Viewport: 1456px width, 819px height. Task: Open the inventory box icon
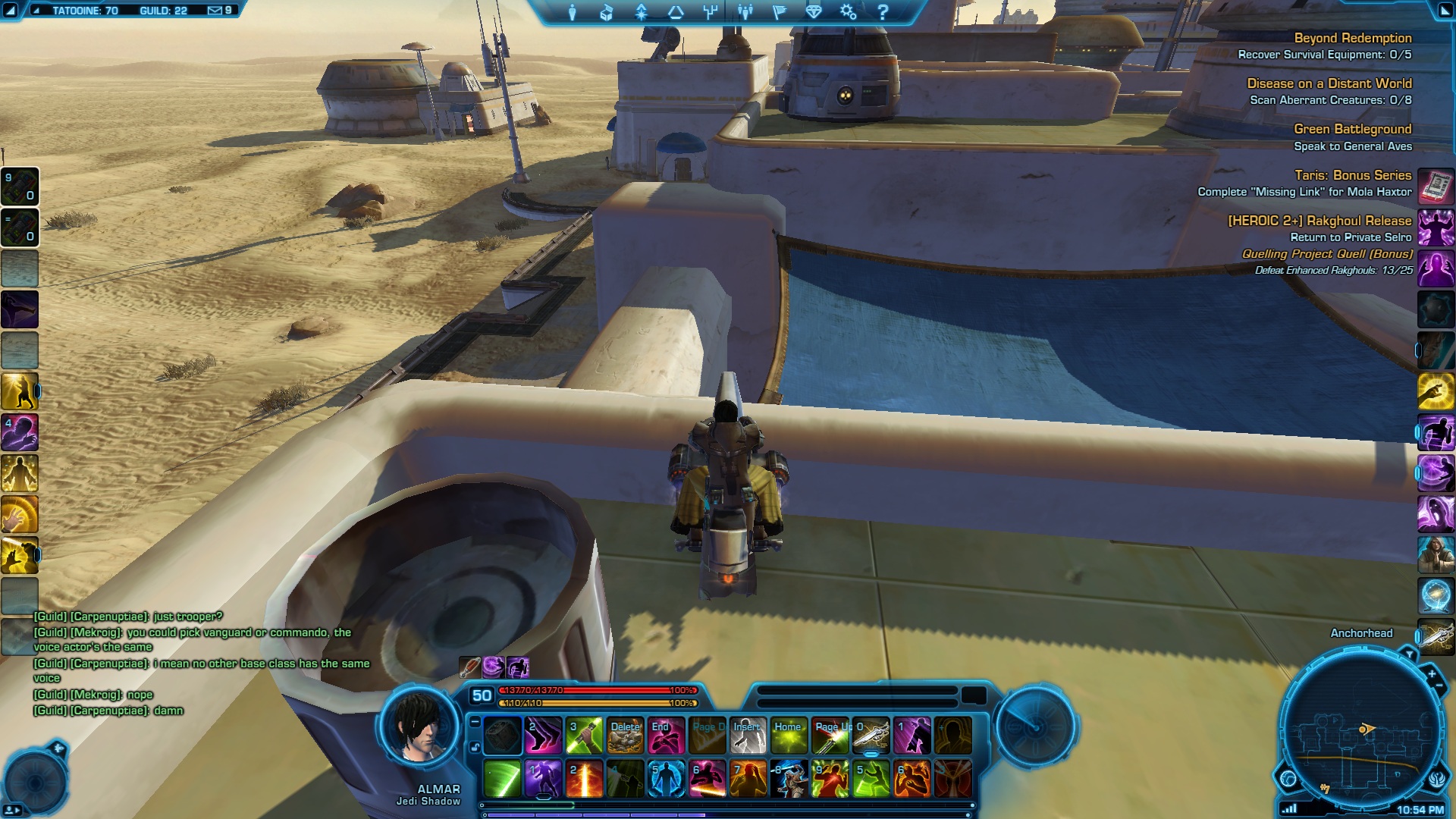[606, 12]
